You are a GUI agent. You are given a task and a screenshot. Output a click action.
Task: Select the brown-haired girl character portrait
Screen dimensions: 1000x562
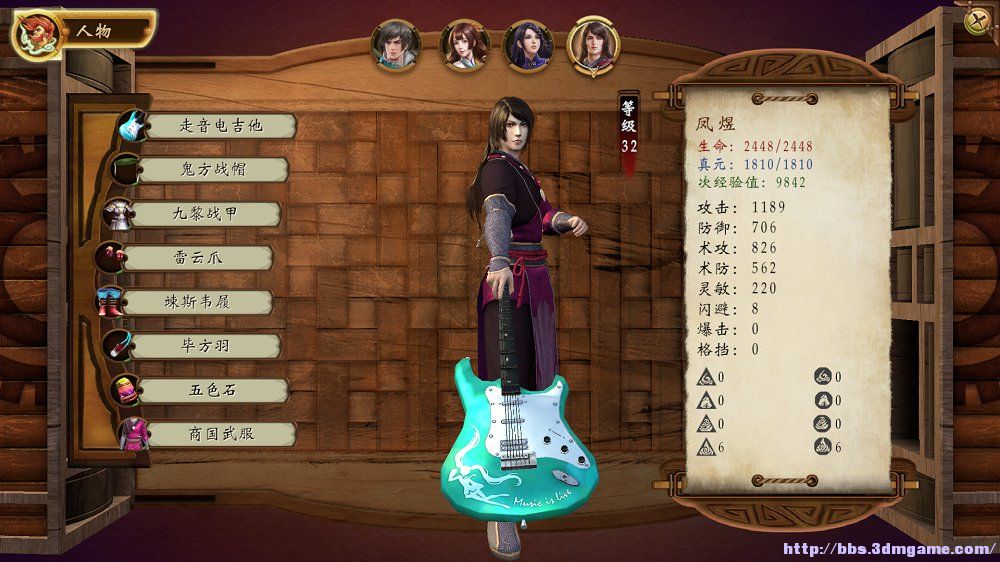pos(464,45)
